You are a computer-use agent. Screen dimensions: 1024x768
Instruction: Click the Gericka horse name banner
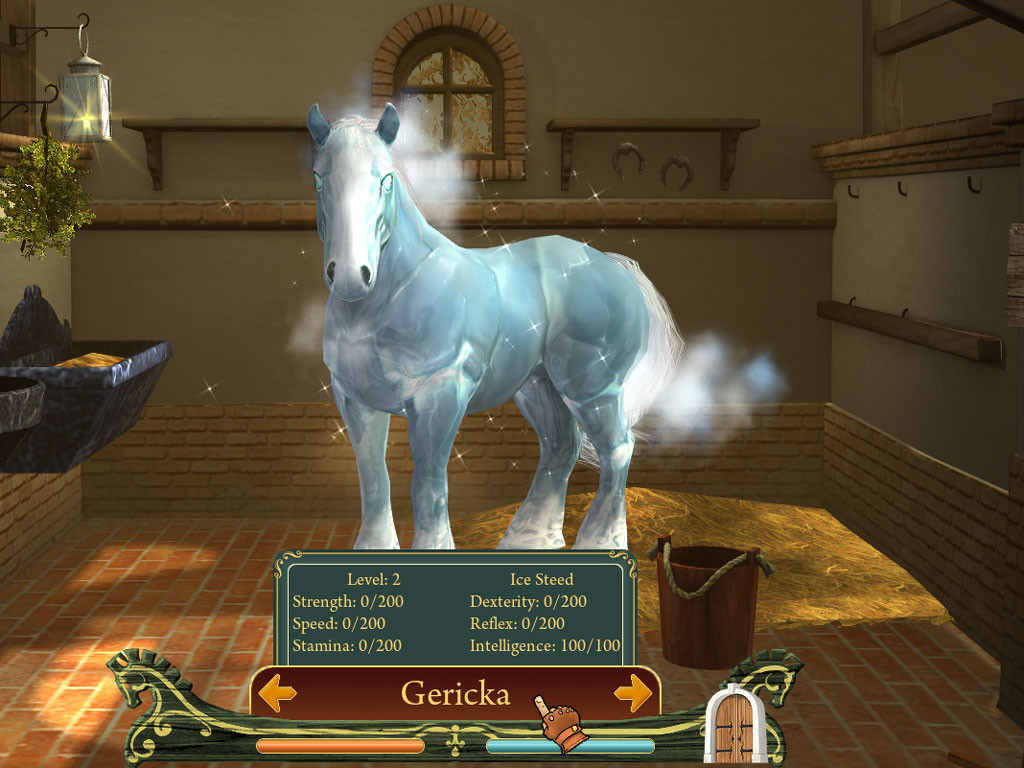pyautogui.click(x=455, y=693)
